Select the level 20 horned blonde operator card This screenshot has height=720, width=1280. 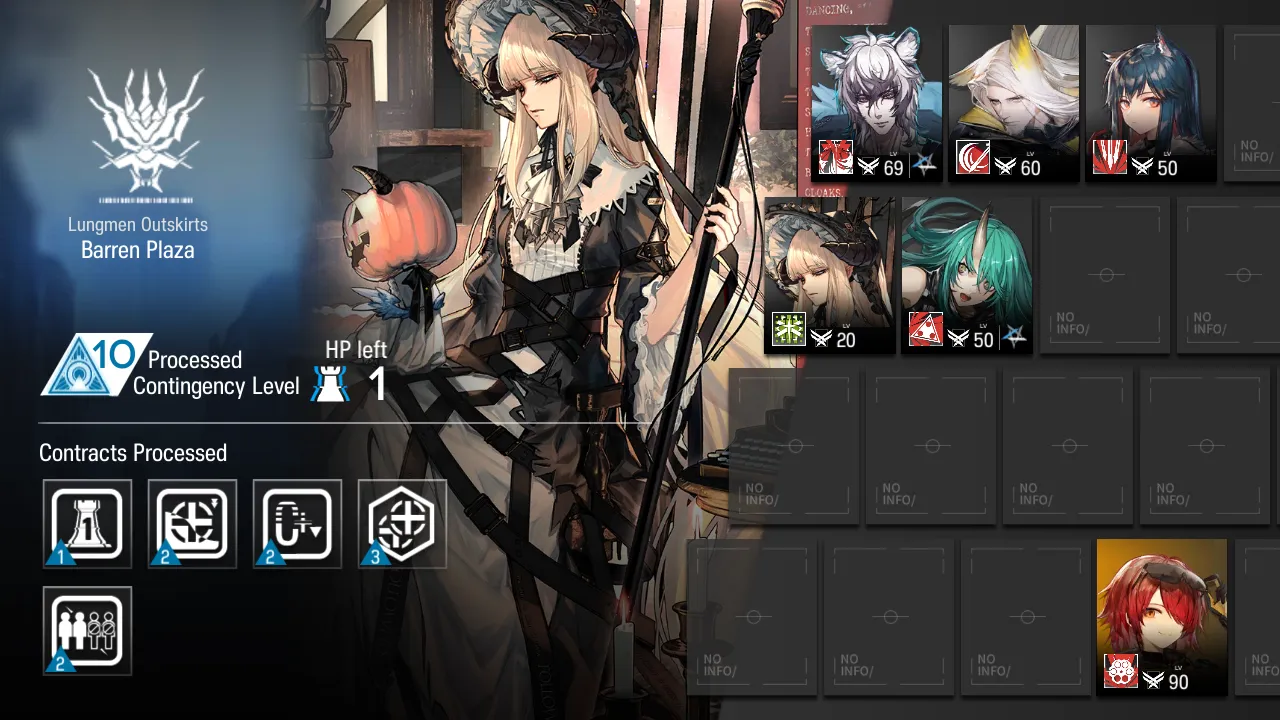click(830, 274)
